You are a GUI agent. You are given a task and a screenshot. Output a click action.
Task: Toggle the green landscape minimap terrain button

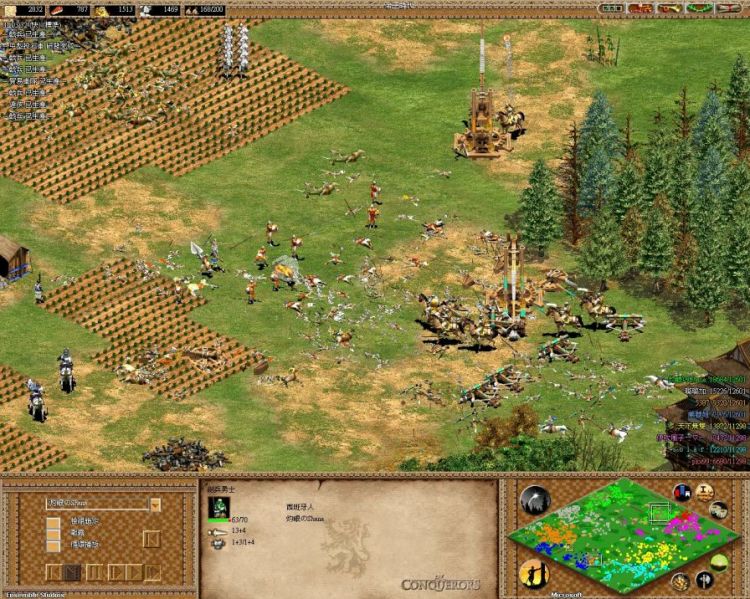pos(719,560)
